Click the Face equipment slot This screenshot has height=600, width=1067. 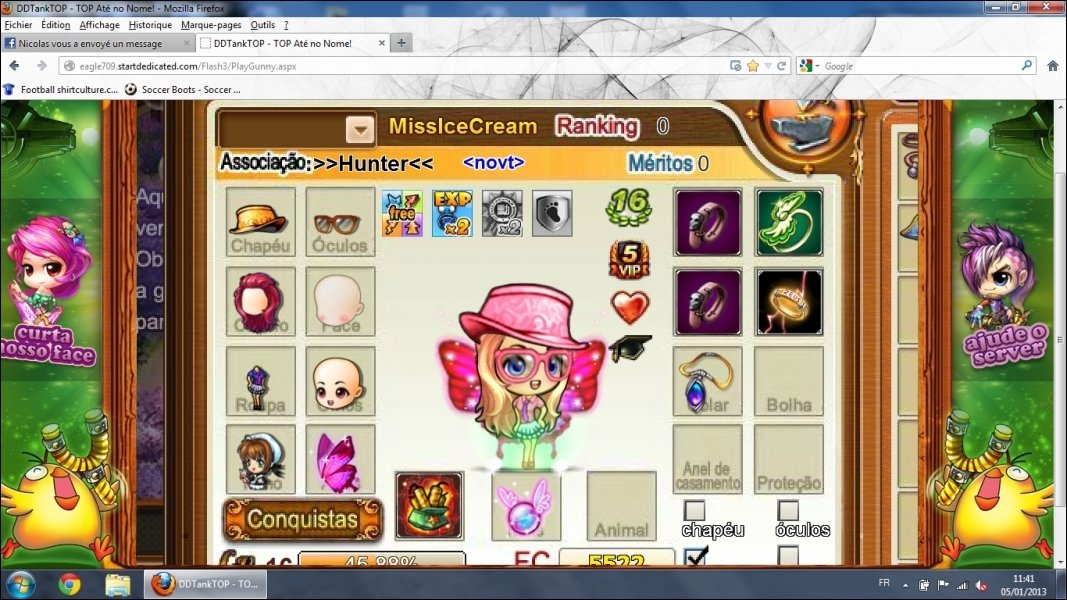click(340, 300)
